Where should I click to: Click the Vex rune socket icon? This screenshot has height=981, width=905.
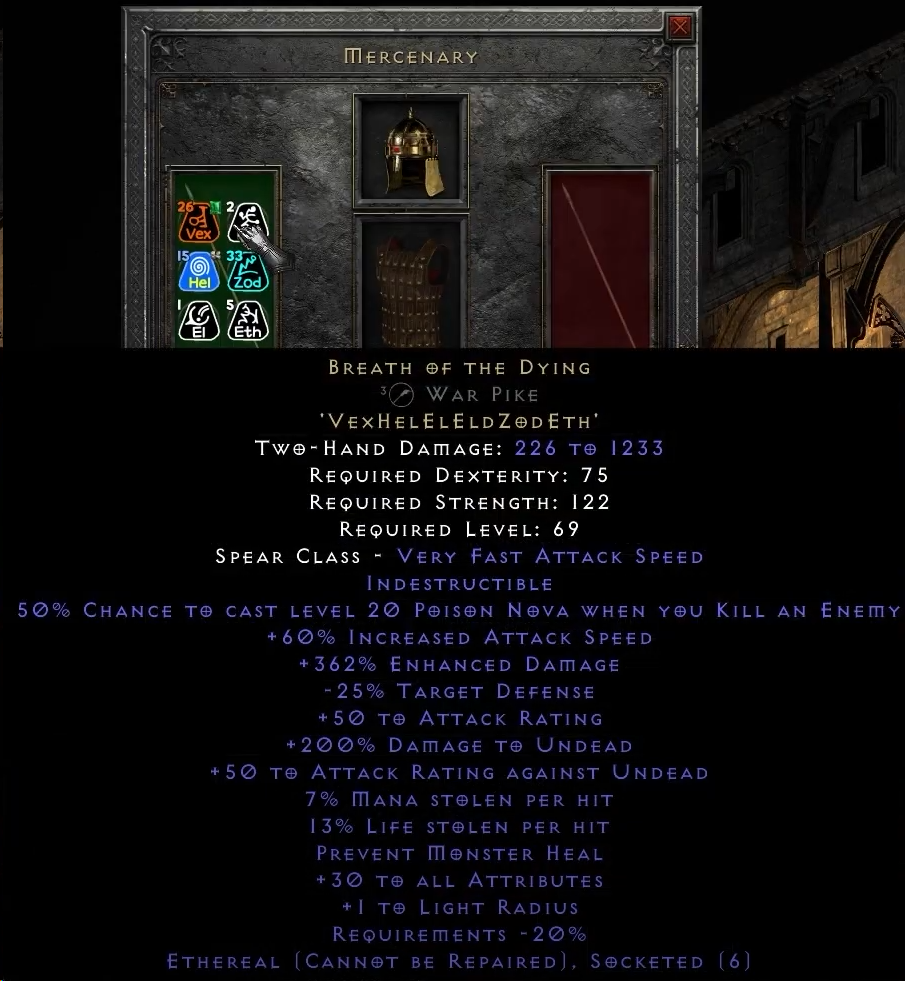[198, 223]
